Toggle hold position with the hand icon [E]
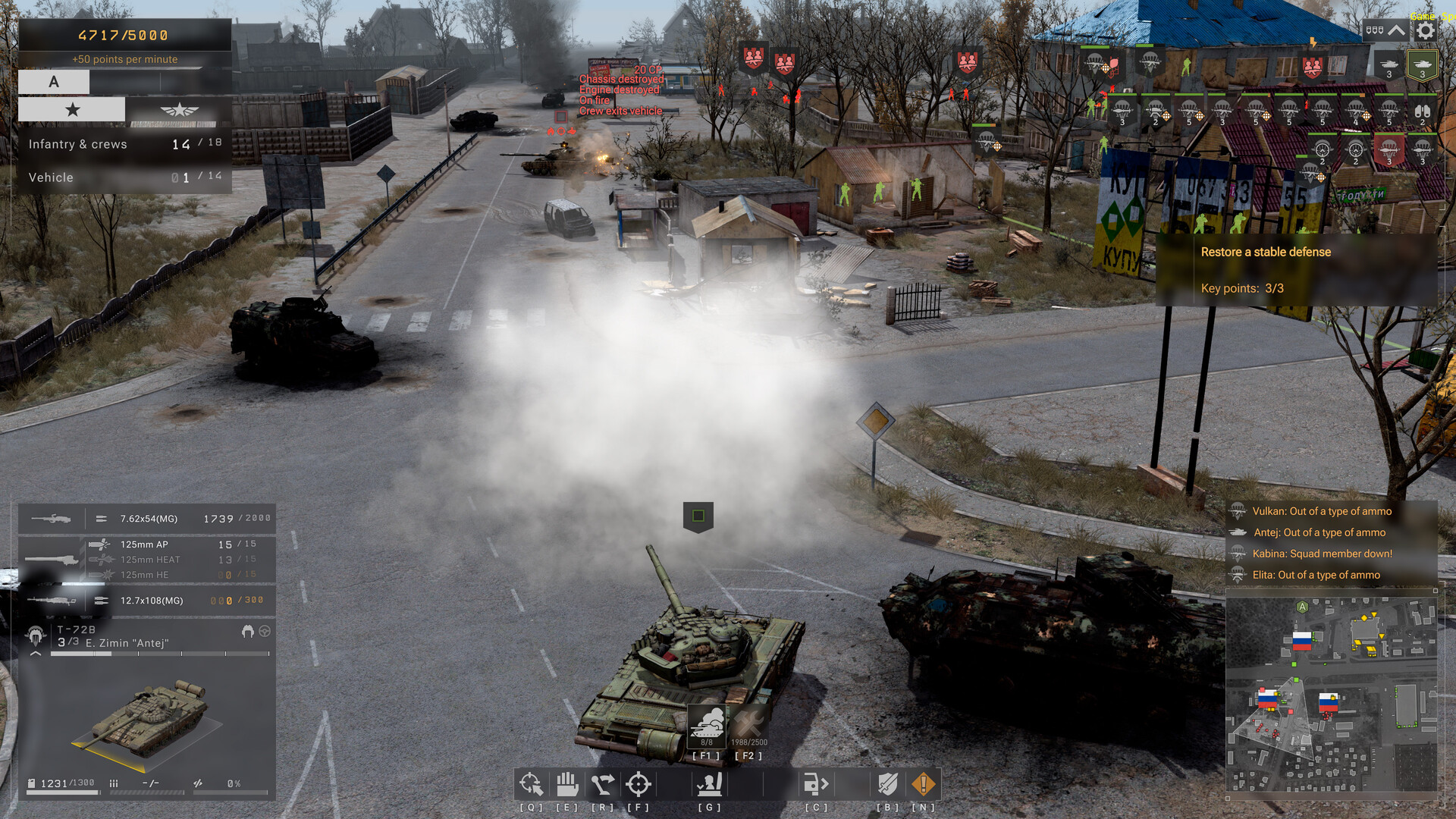The image size is (1456, 819). point(567,783)
